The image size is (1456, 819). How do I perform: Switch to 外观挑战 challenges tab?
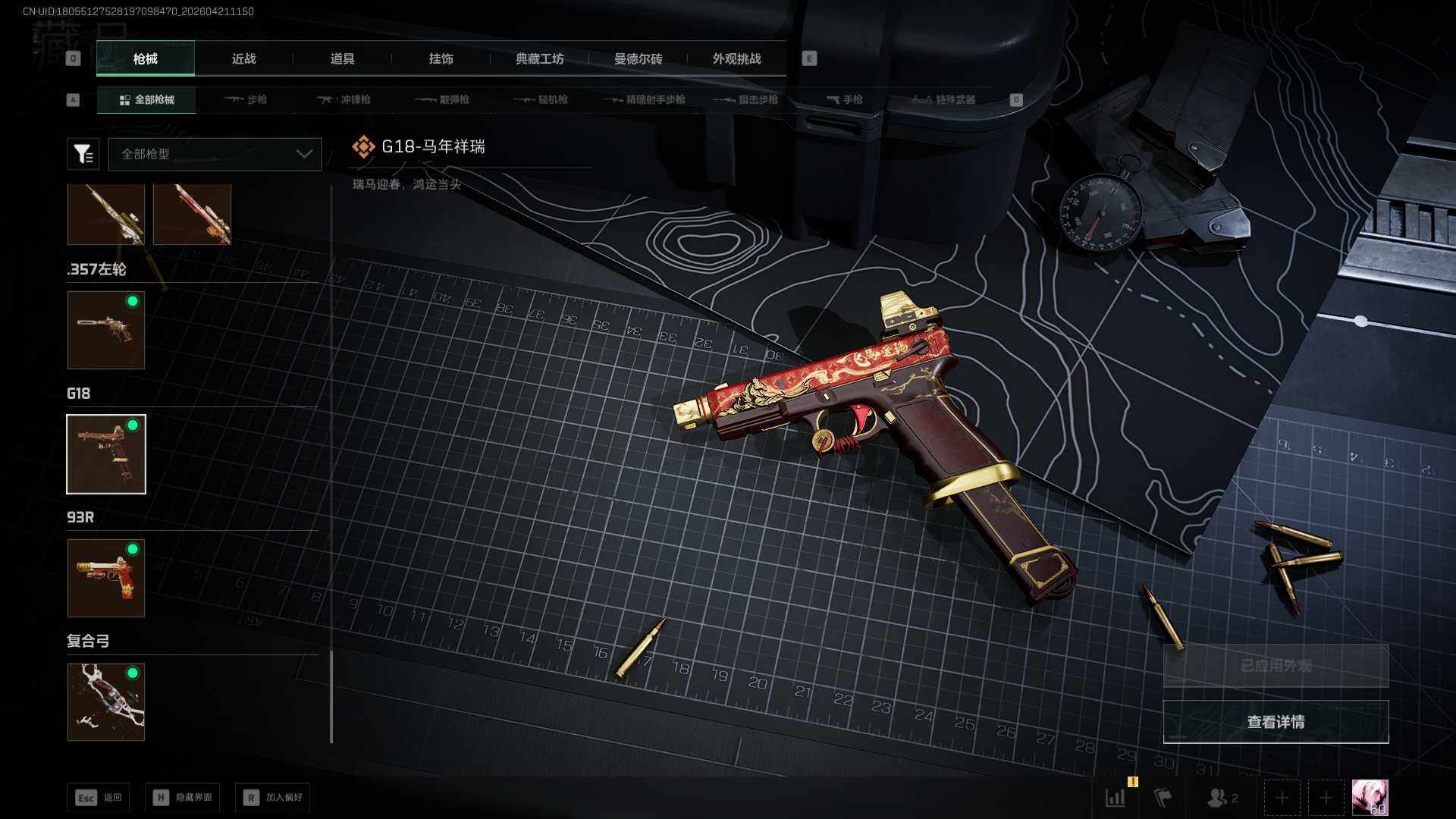click(736, 59)
